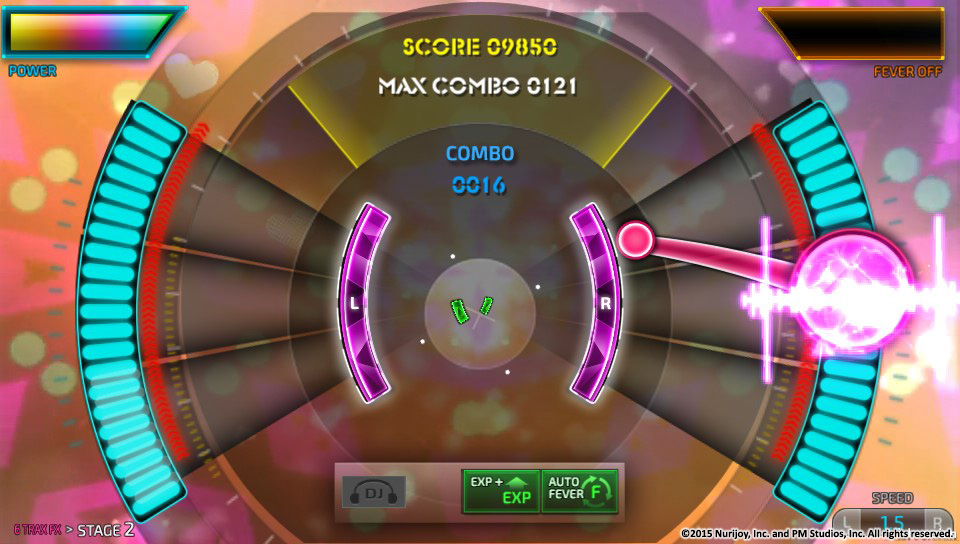This screenshot has height=544, width=960.
Task: Decrease speed with the L button
Action: coord(848,521)
